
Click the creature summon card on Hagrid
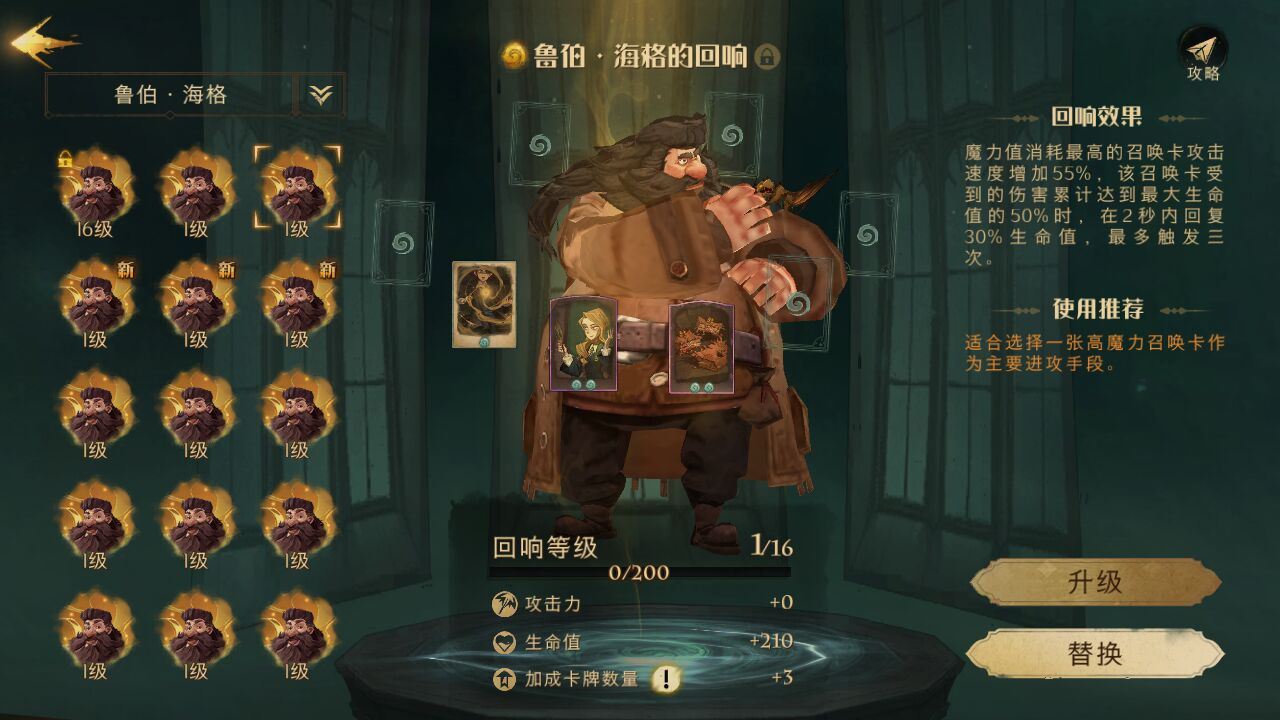[703, 348]
